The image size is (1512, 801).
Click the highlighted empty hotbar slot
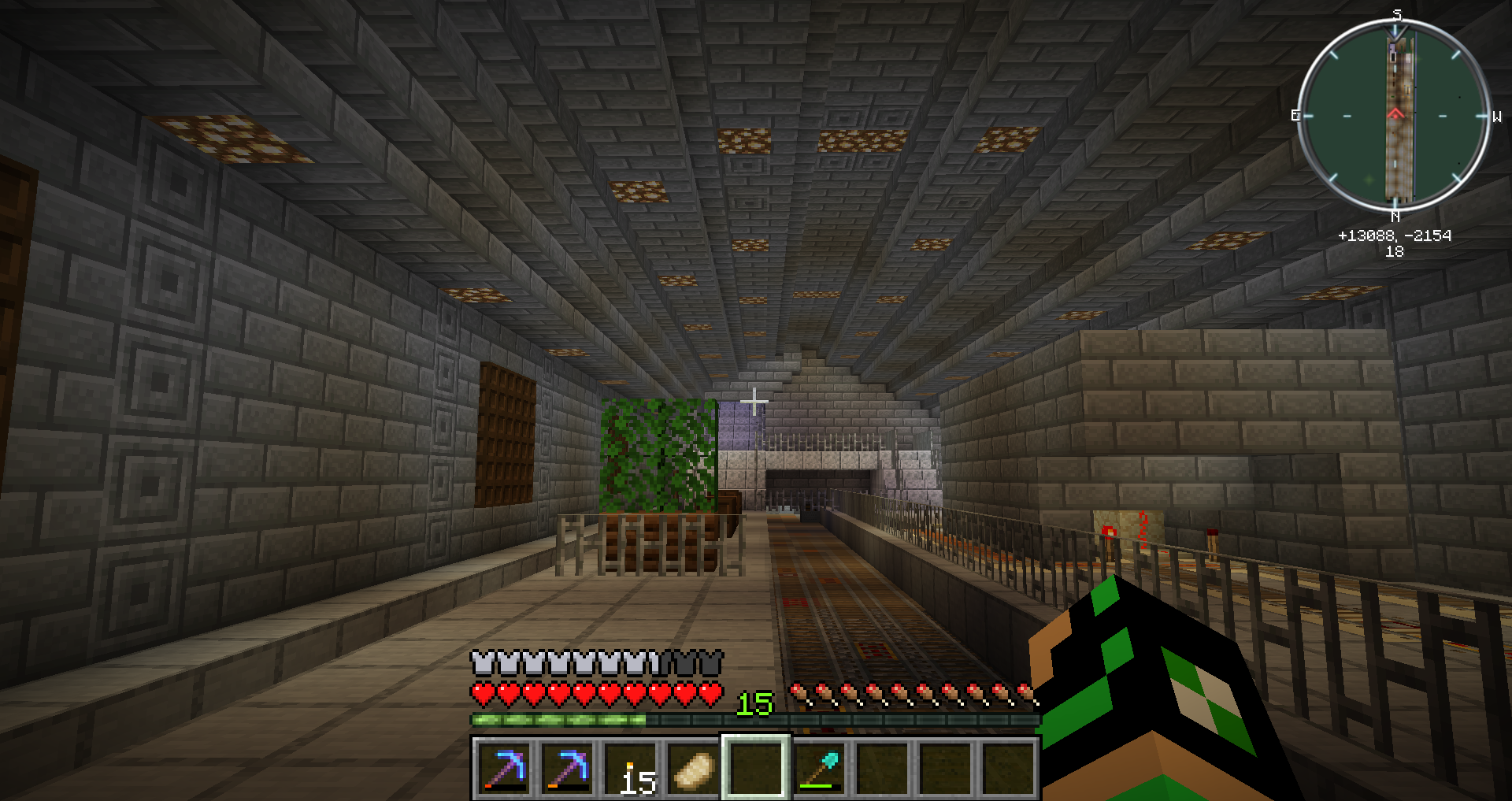coord(756,769)
